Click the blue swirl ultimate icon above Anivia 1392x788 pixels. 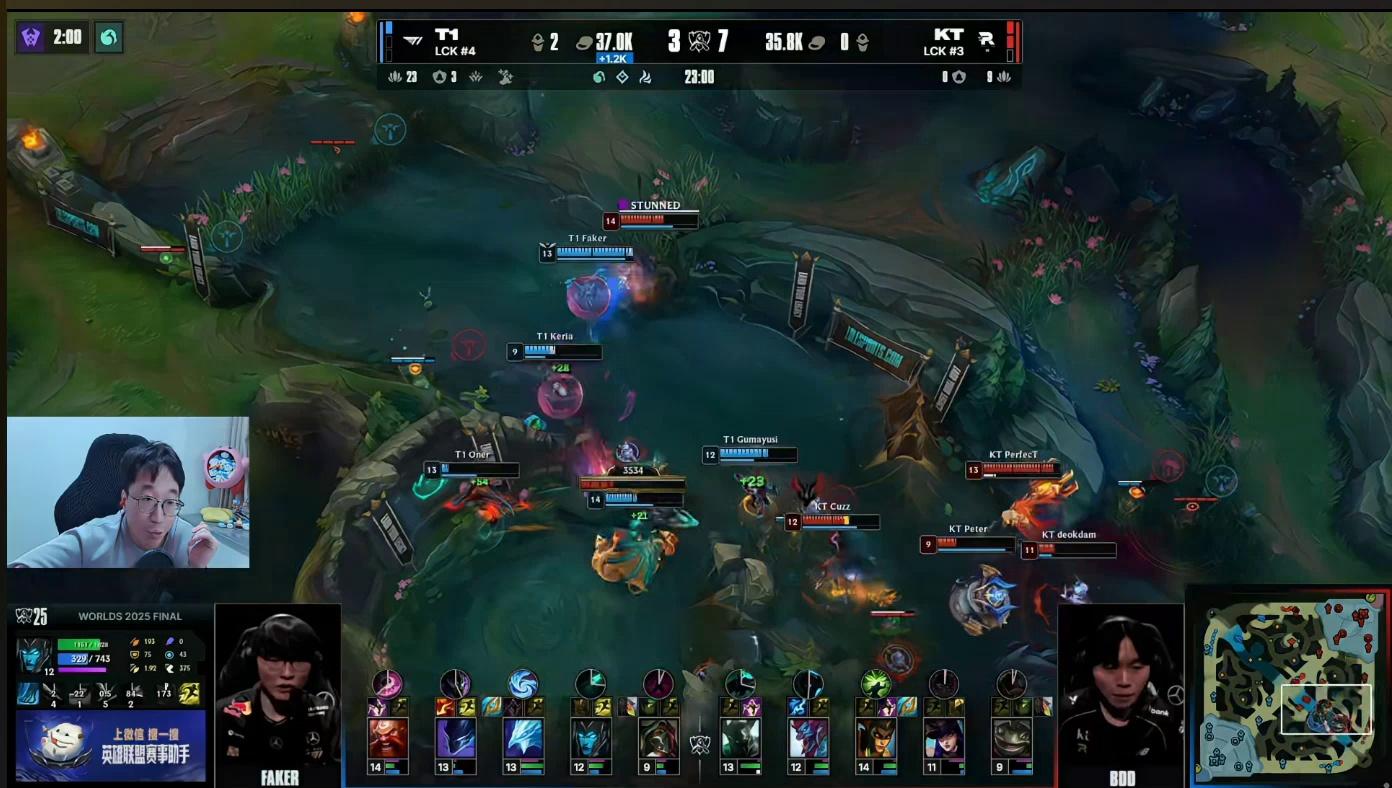pyautogui.click(x=523, y=684)
